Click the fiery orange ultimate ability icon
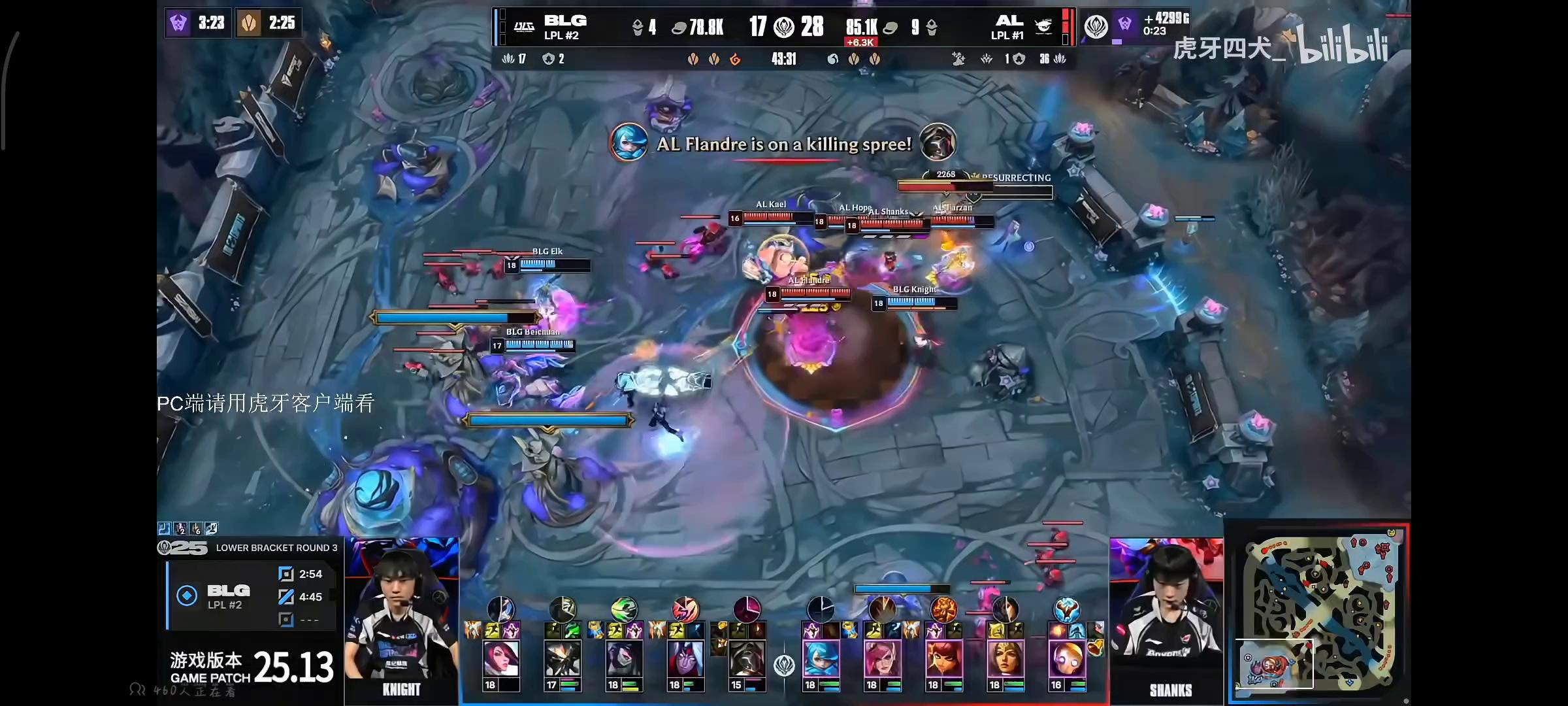The width and height of the screenshot is (1568, 706). (943, 609)
